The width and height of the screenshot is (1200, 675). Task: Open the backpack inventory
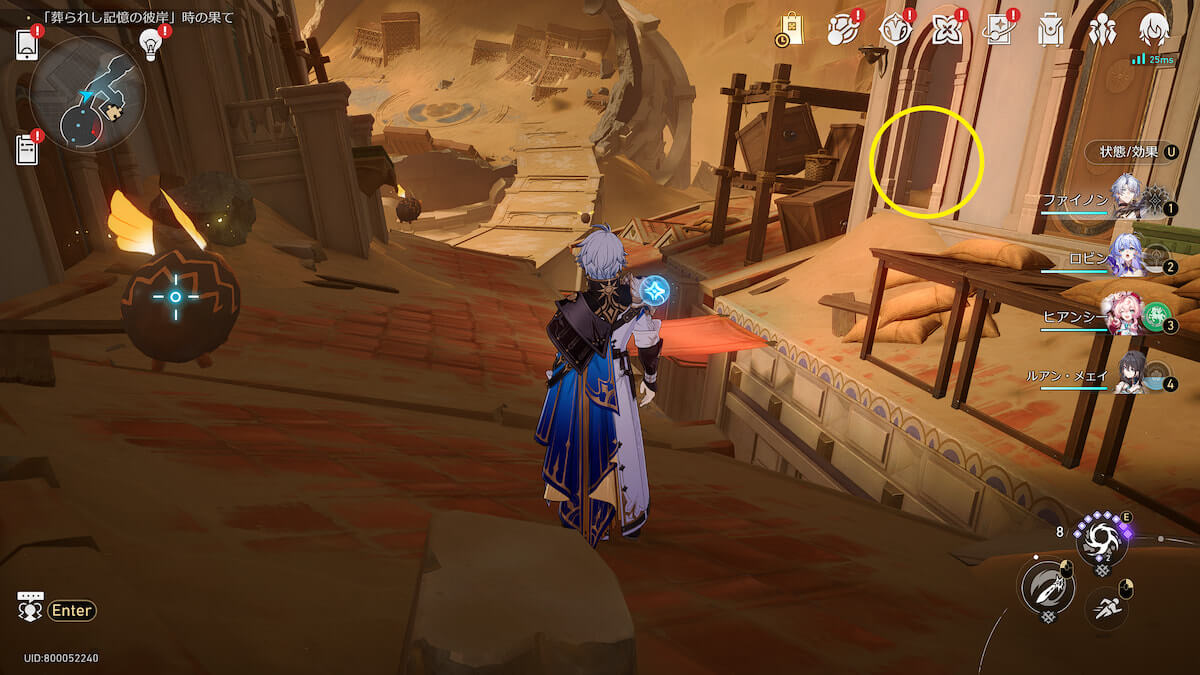pyautogui.click(x=1049, y=30)
